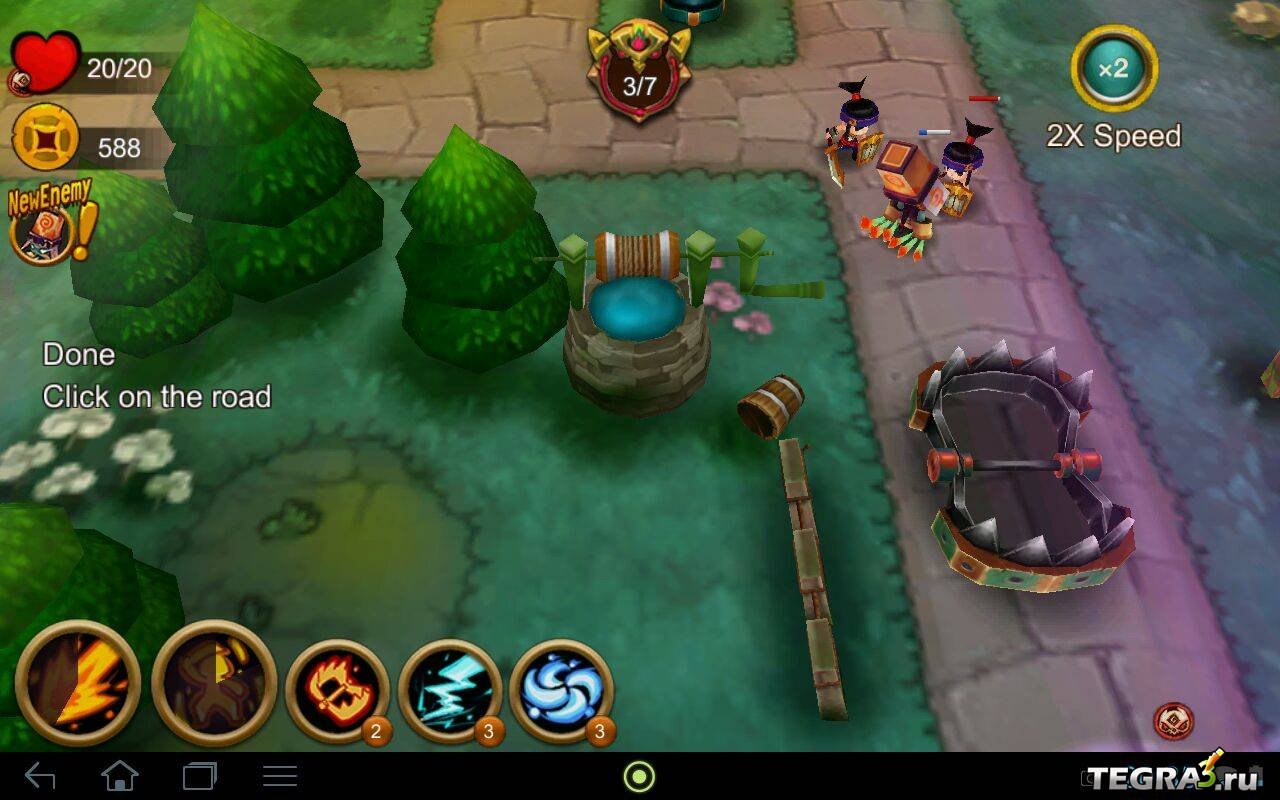Screen dimensions: 1280x800
Task: Cast the cyan lightning bolt spell
Action: (450, 690)
